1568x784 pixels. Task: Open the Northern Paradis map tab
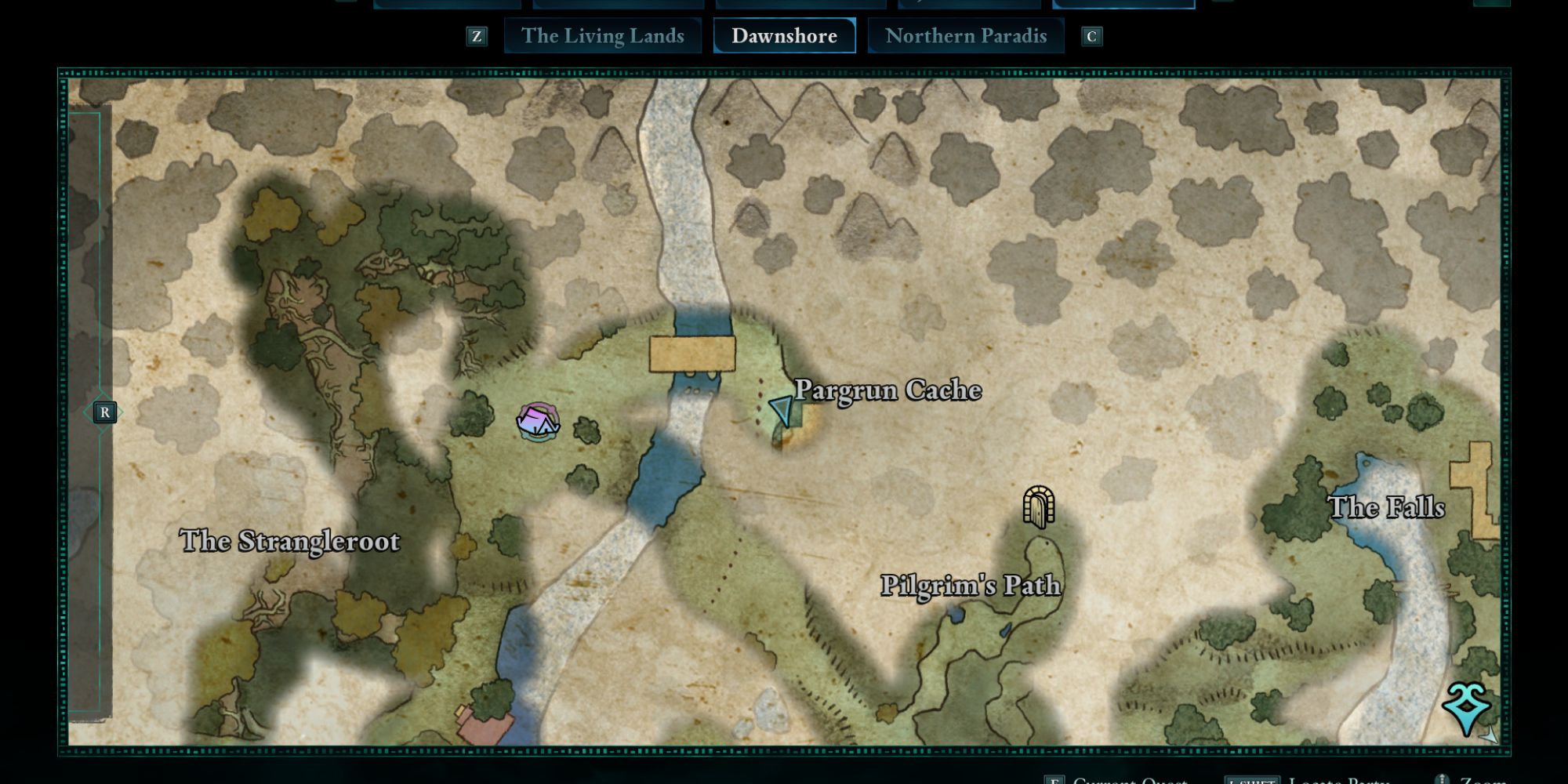point(965,36)
